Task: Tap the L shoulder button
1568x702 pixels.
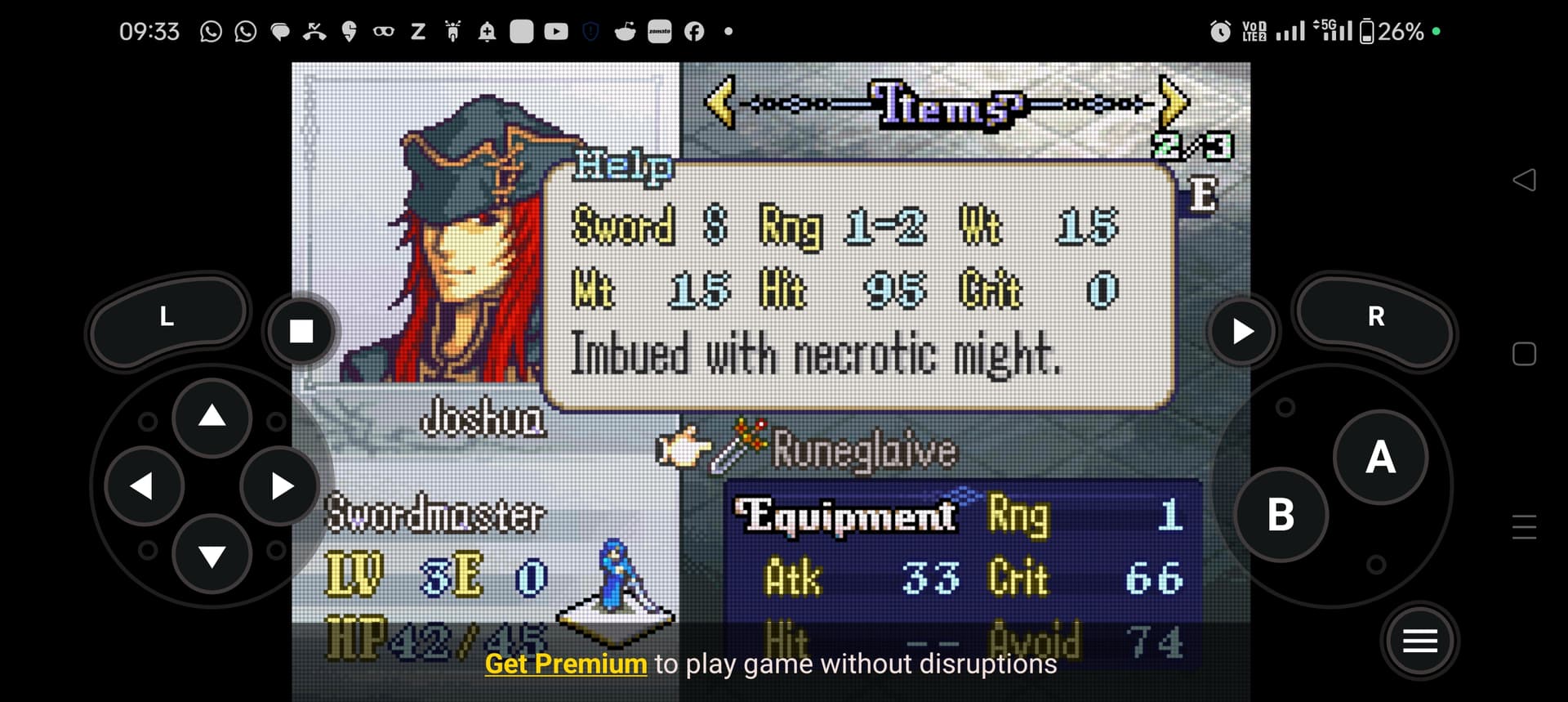Action: tap(167, 317)
